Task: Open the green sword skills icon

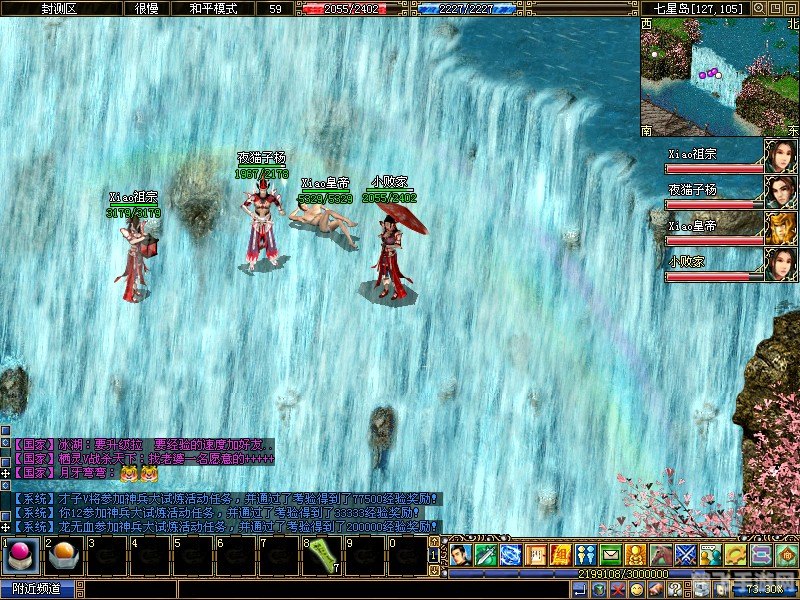Action: 485,553
